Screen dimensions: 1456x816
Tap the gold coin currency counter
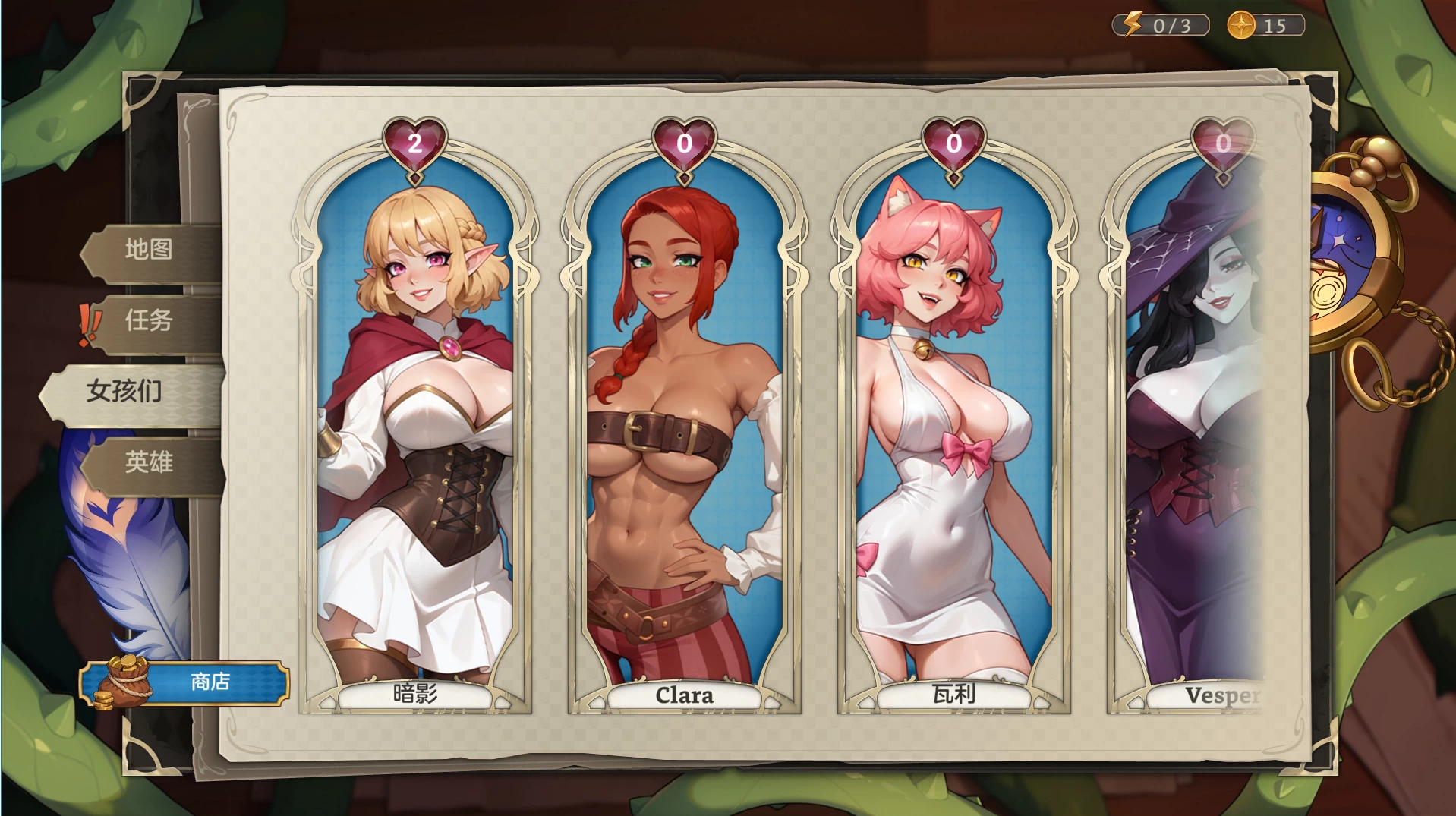click(1265, 26)
